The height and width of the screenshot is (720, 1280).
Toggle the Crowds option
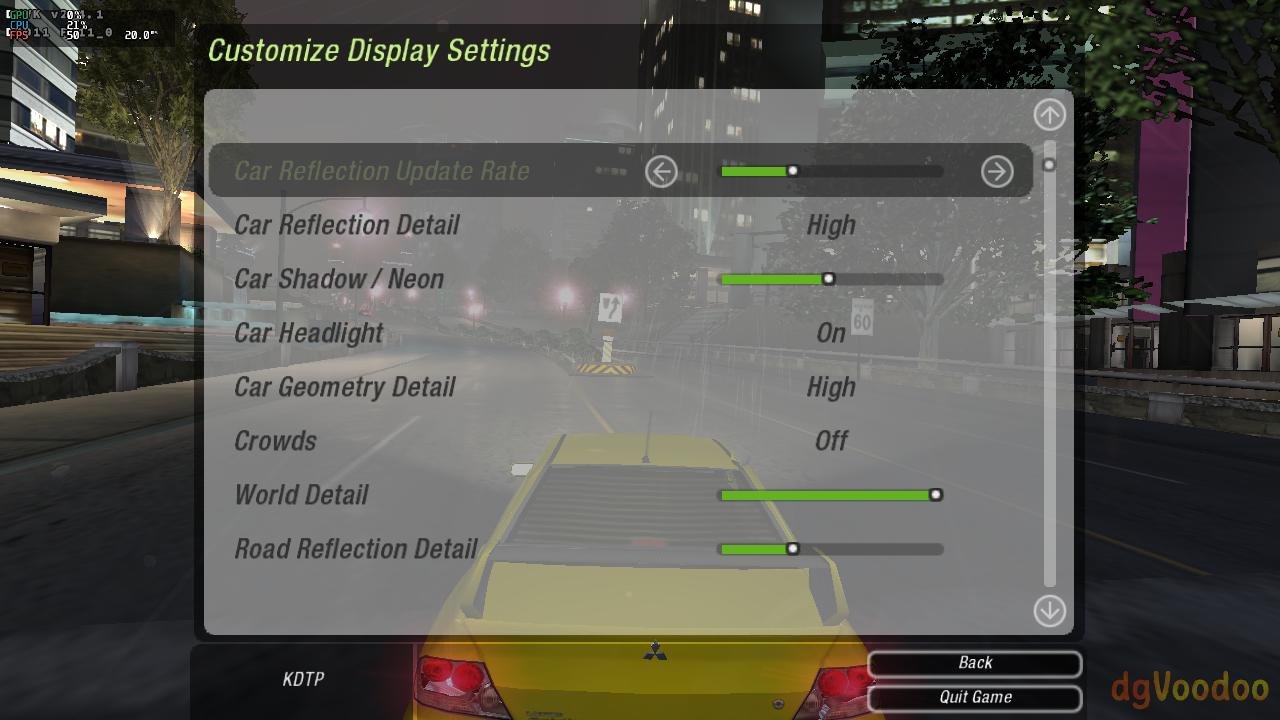[x=831, y=441]
